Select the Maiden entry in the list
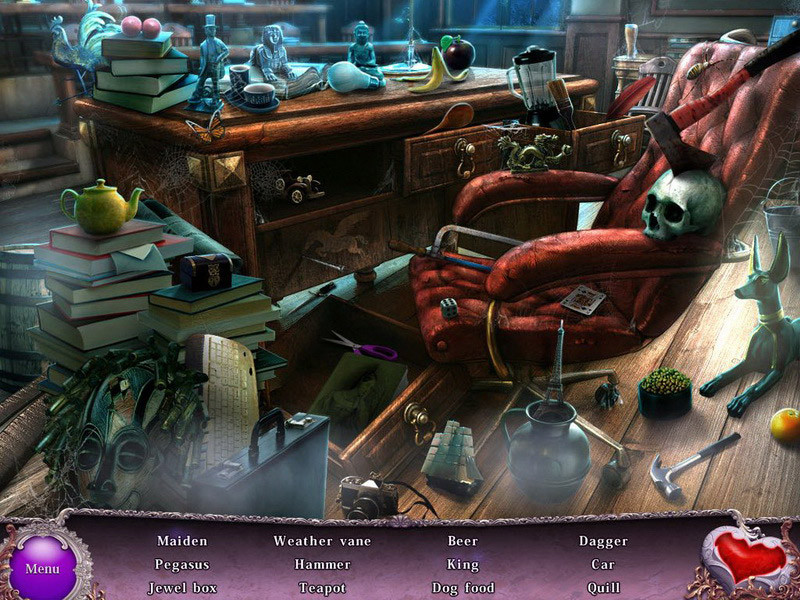The width and height of the screenshot is (800, 600). pos(182,541)
